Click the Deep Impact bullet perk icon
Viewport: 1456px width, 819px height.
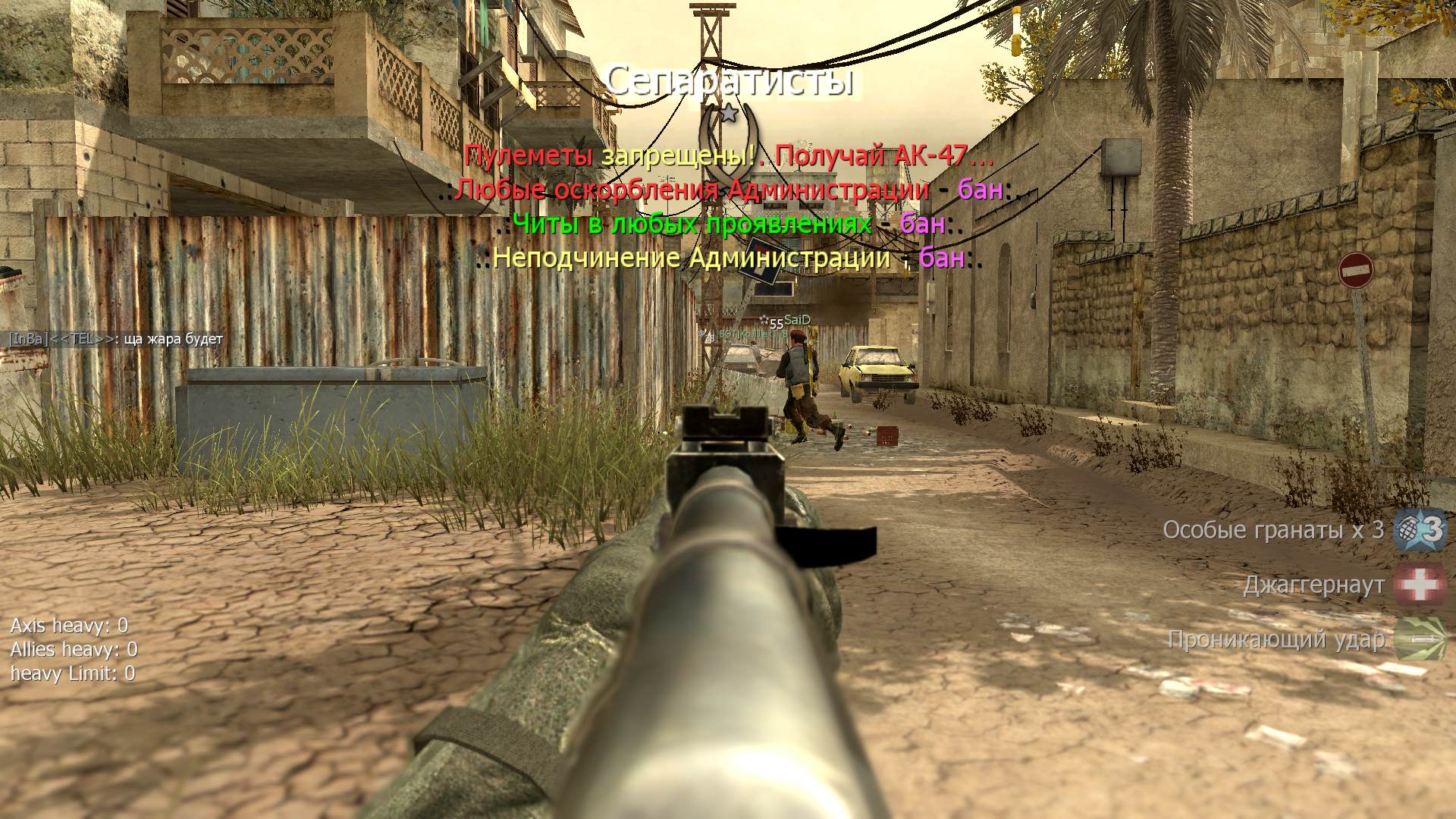pyautogui.click(x=1420, y=639)
